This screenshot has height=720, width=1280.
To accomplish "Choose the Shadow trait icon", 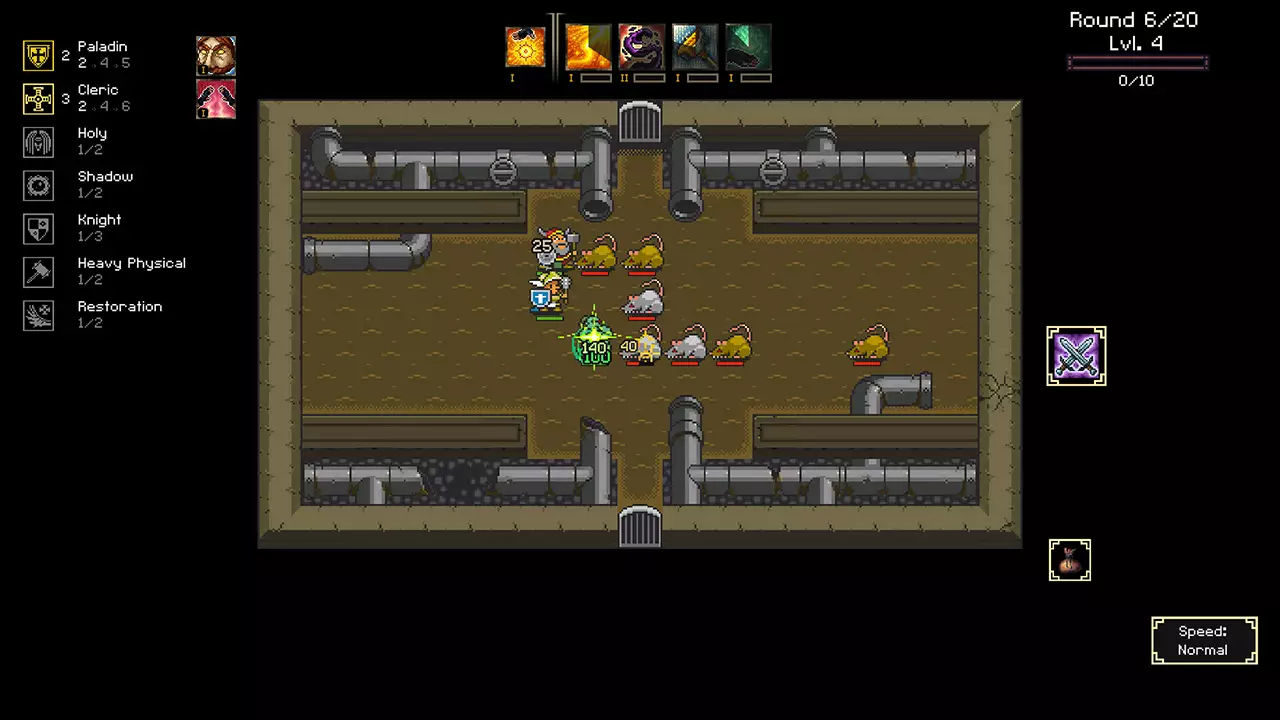I will coord(38,185).
